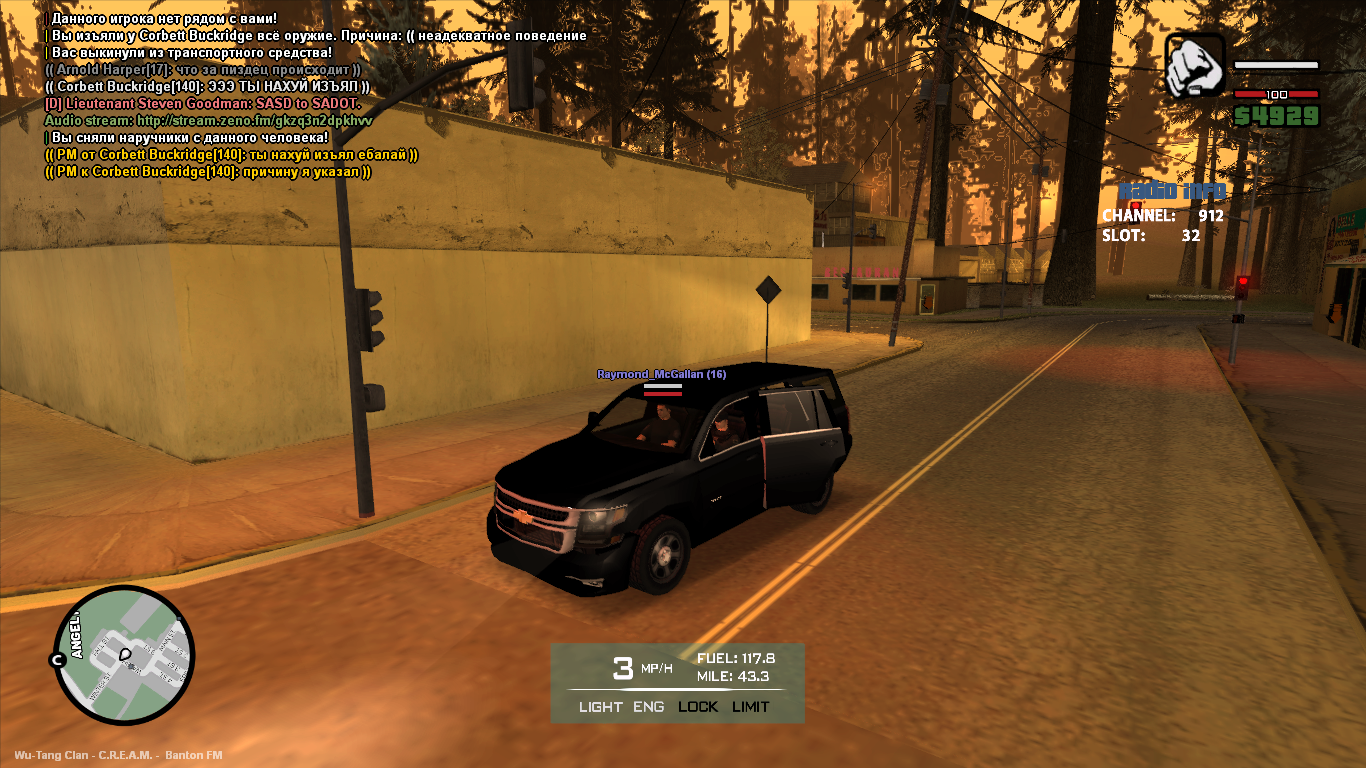Image resolution: width=1366 pixels, height=768 pixels.
Task: Click Arnold Harper's chat message
Action: (203, 70)
